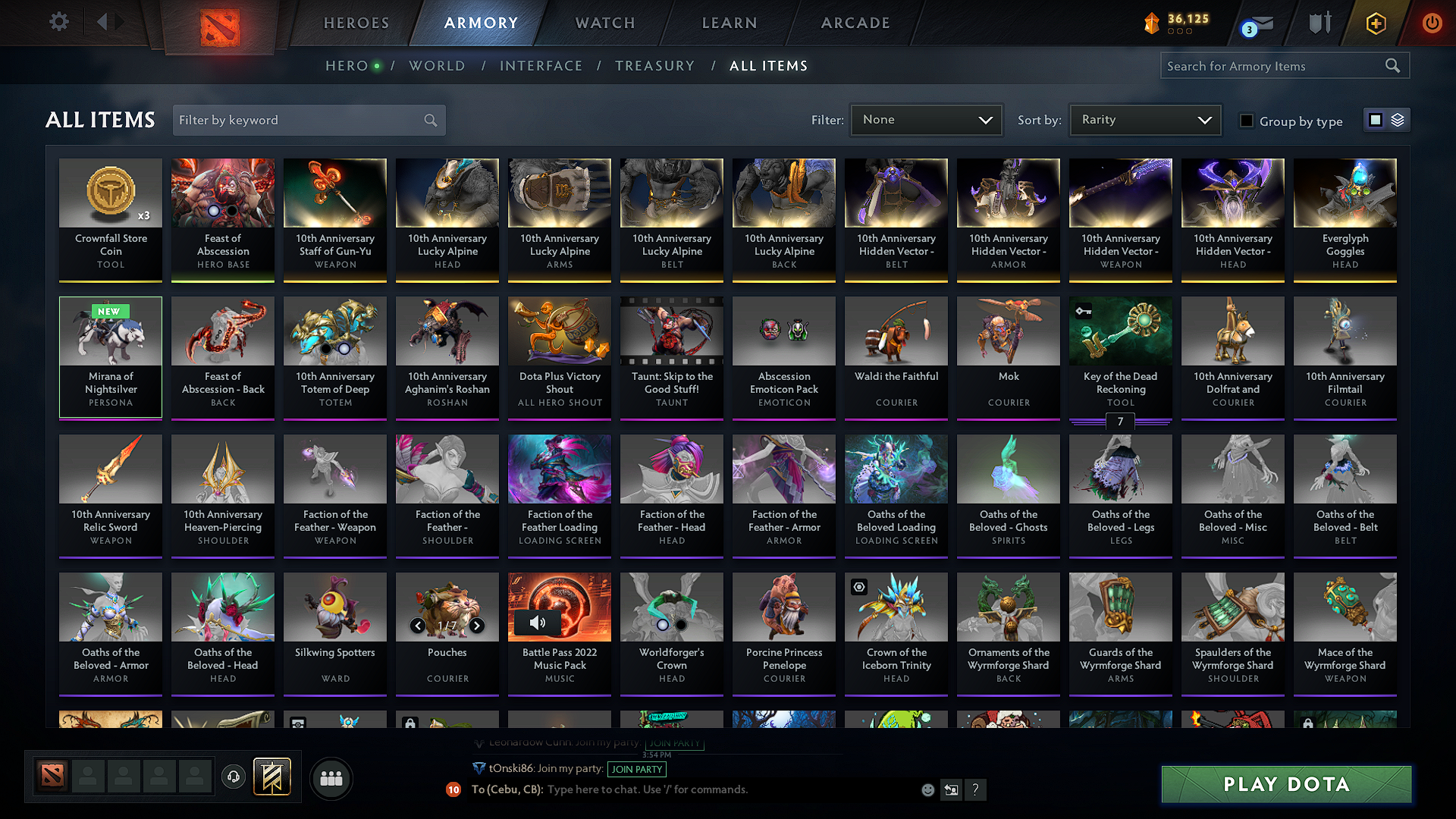The image size is (1456, 819).
Task: Click the PLAY DOTA button
Action: pyautogui.click(x=1285, y=784)
